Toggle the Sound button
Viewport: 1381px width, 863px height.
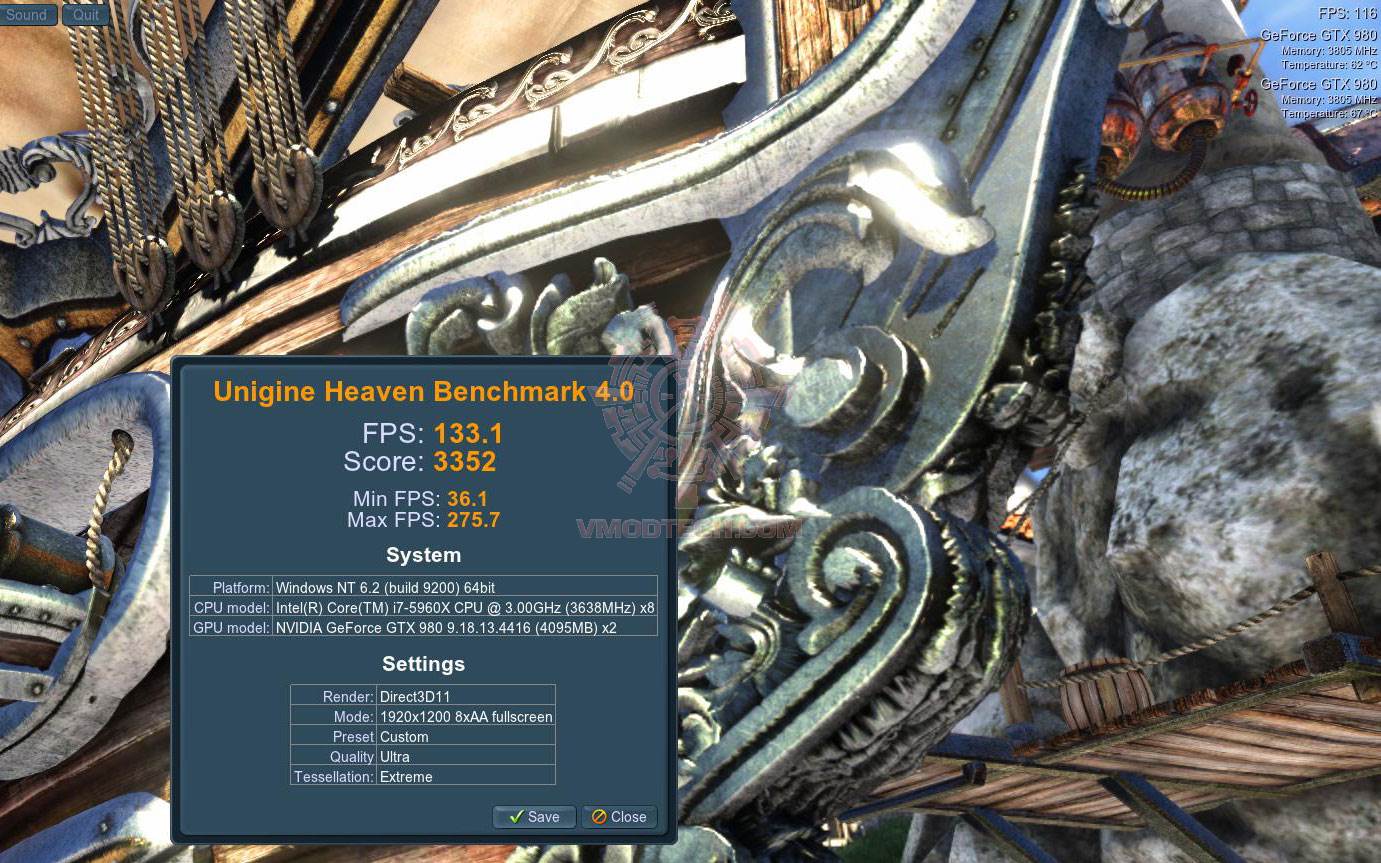pos(27,15)
